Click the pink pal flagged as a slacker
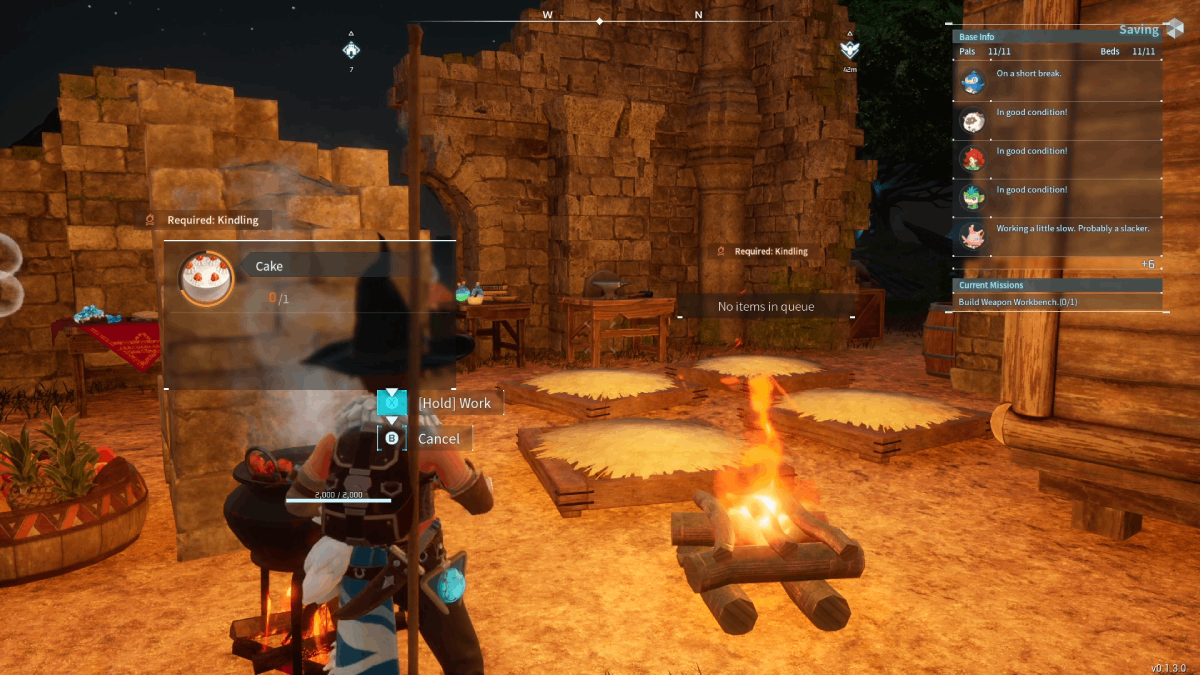 coord(973,236)
